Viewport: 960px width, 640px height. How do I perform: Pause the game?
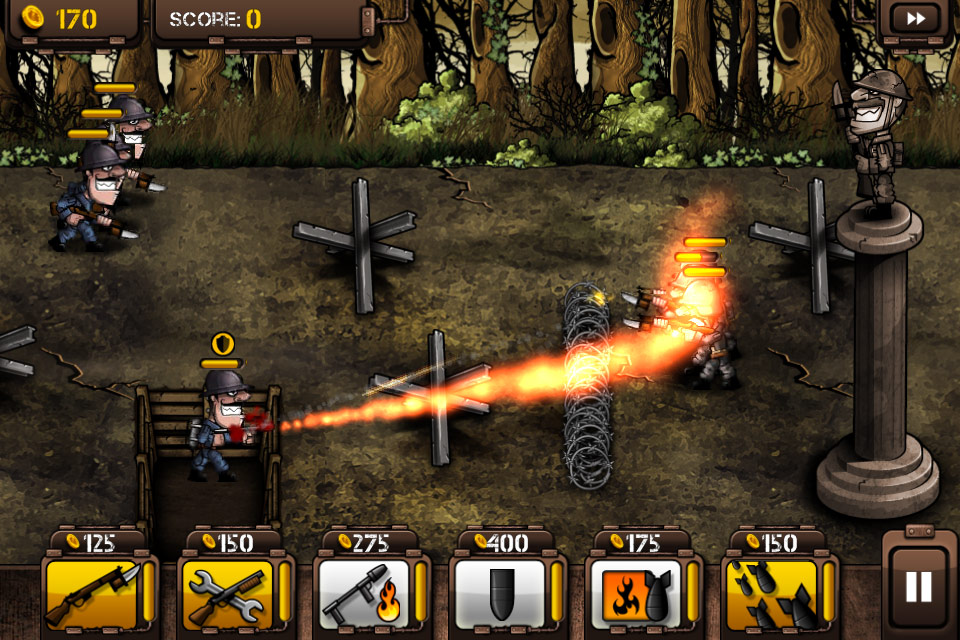pos(918,587)
